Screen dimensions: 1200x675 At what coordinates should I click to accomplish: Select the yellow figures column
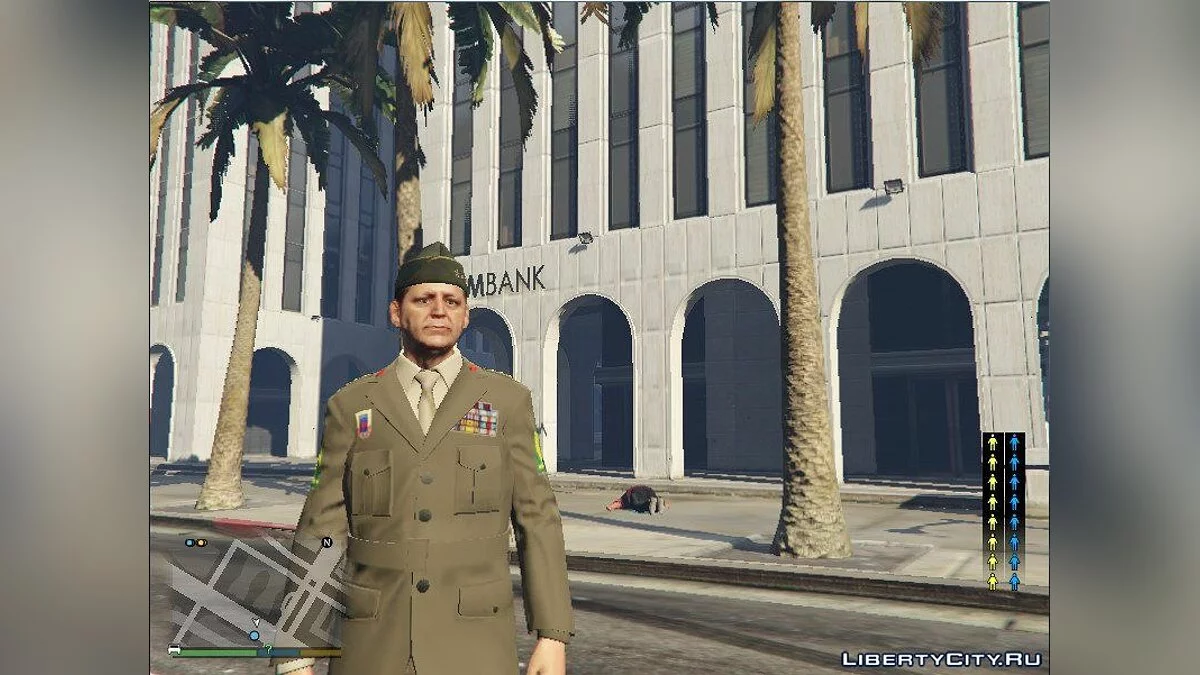(x=992, y=511)
